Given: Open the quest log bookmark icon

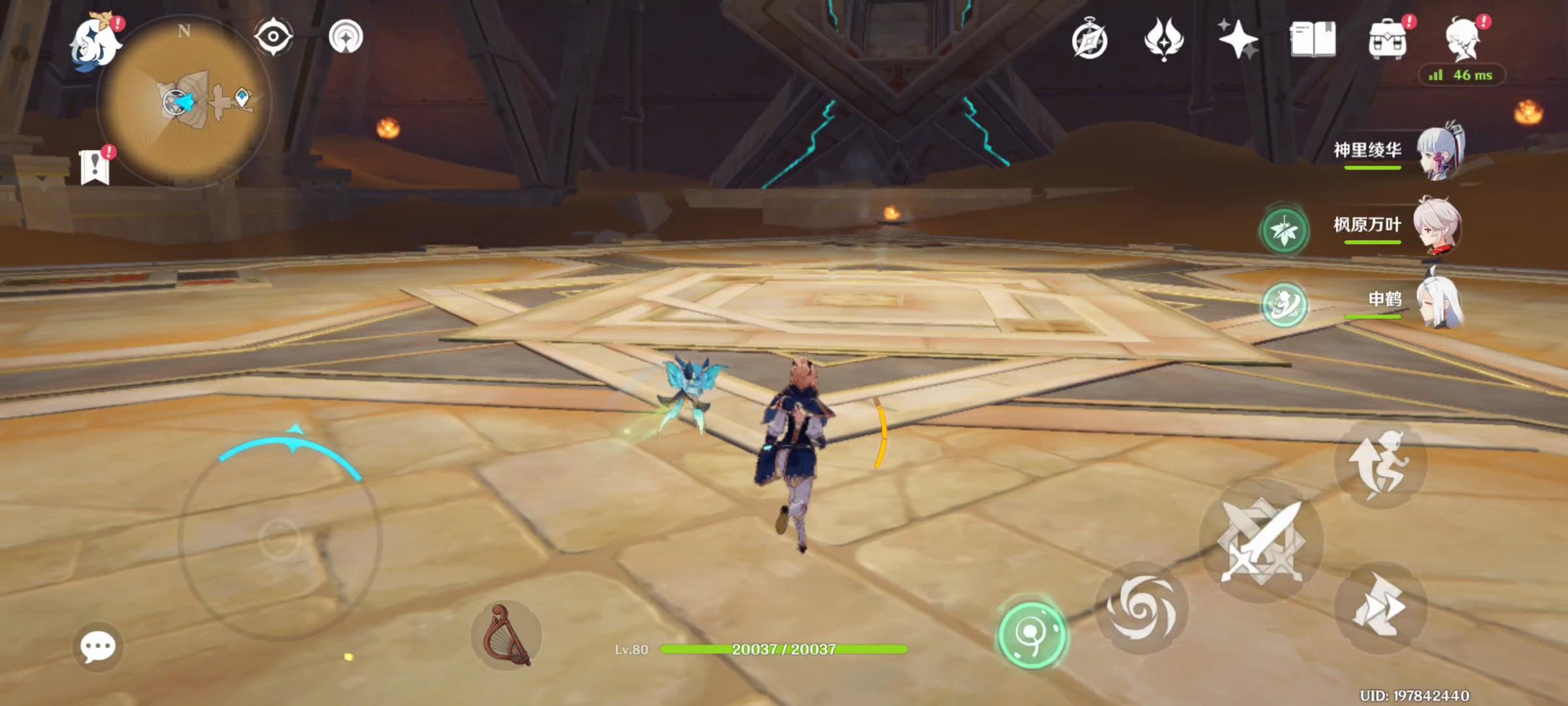Looking at the screenshot, I should click(95, 167).
